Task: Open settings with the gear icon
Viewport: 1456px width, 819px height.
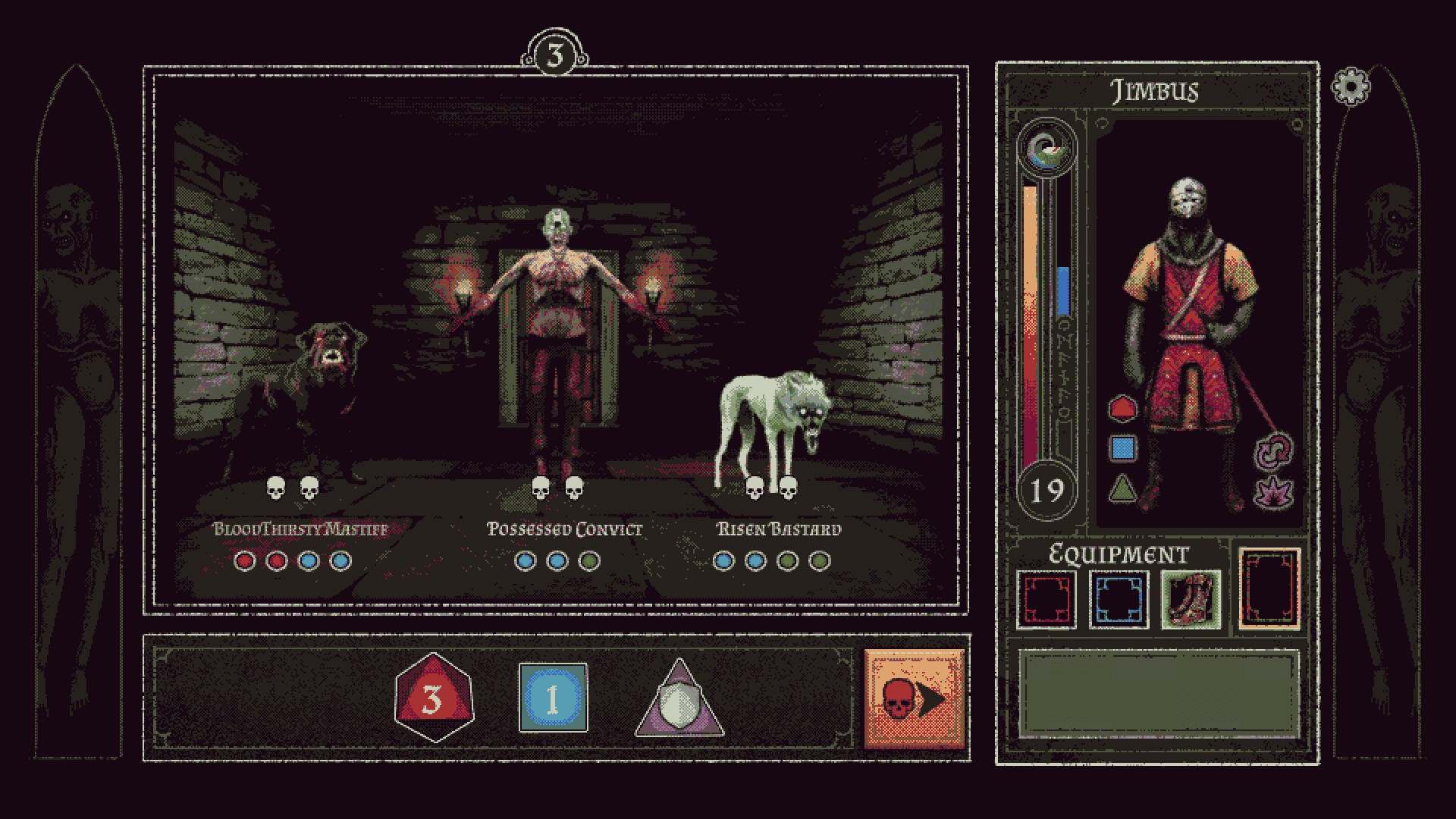Action: click(x=1351, y=87)
